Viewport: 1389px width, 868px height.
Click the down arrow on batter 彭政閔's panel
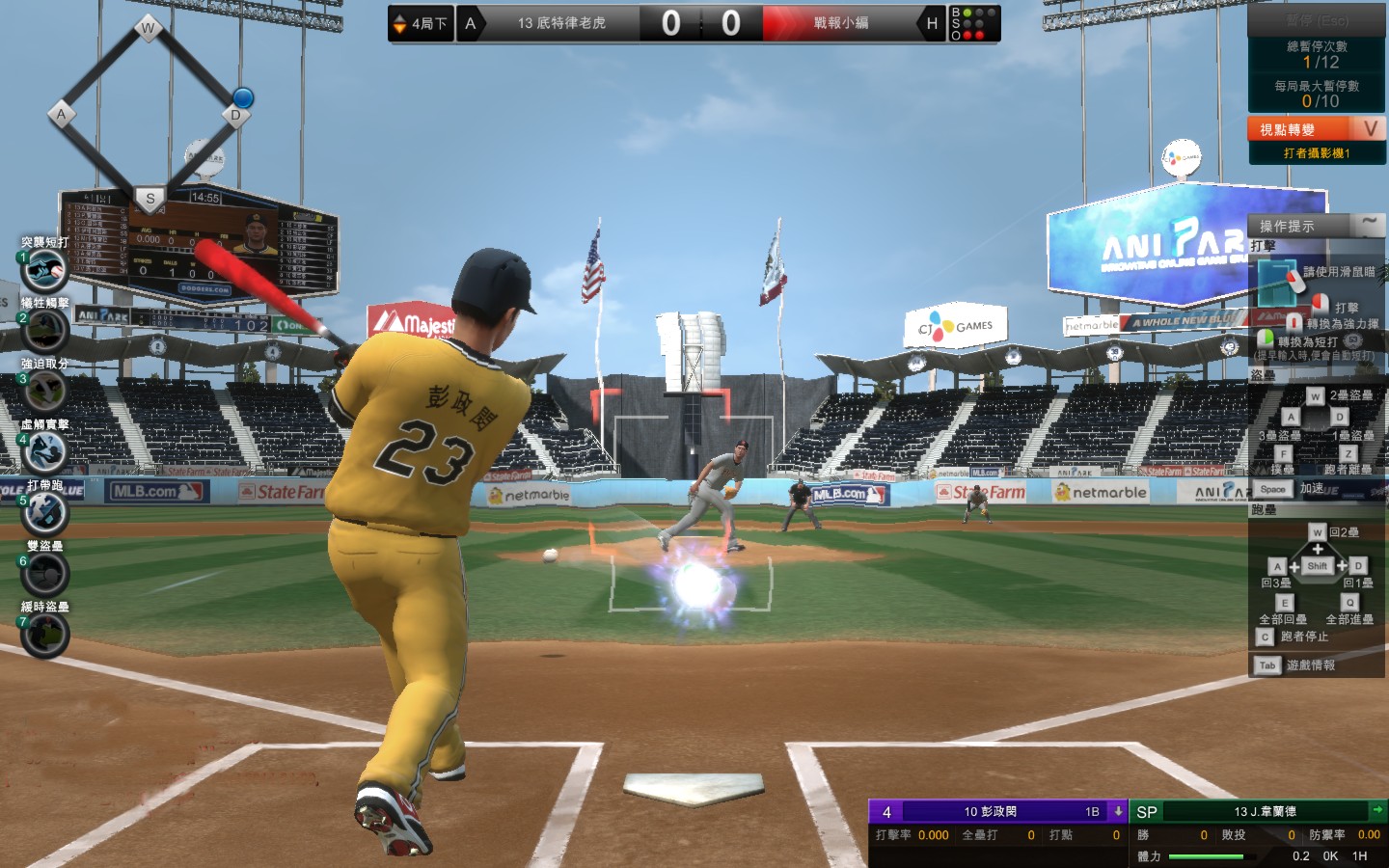[x=1118, y=811]
